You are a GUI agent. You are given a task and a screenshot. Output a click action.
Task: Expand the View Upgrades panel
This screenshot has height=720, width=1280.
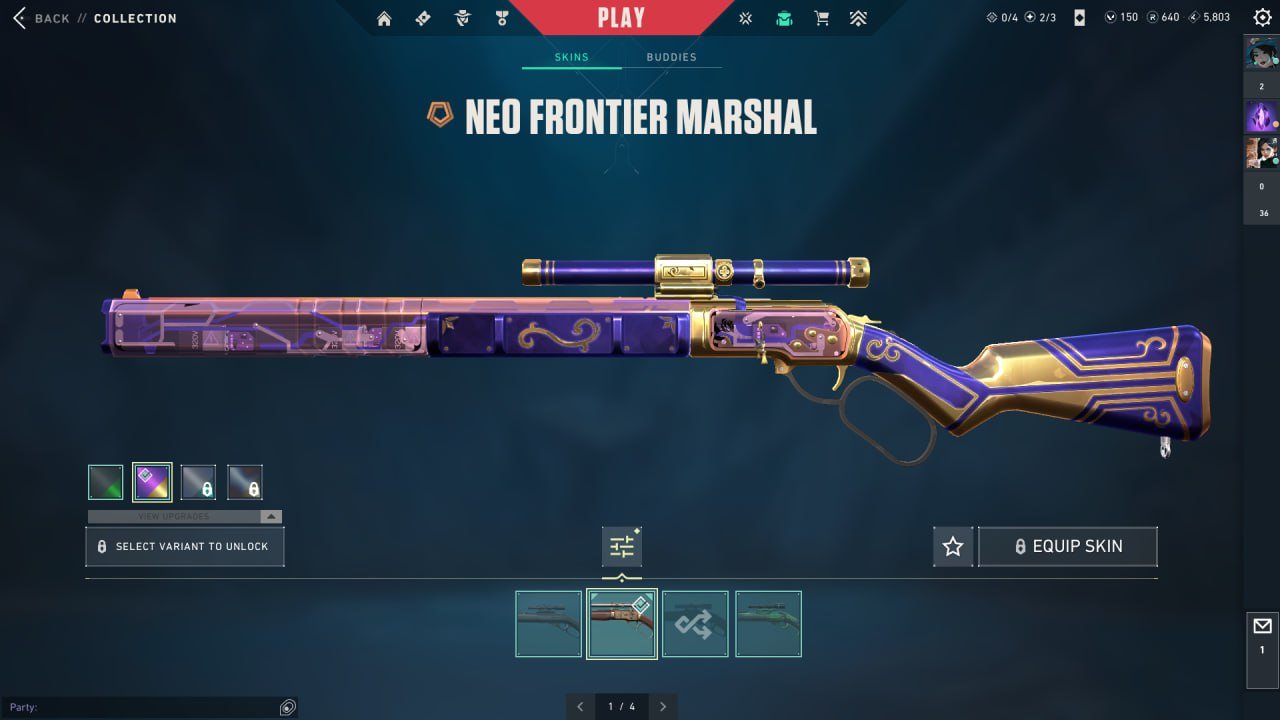coord(269,517)
